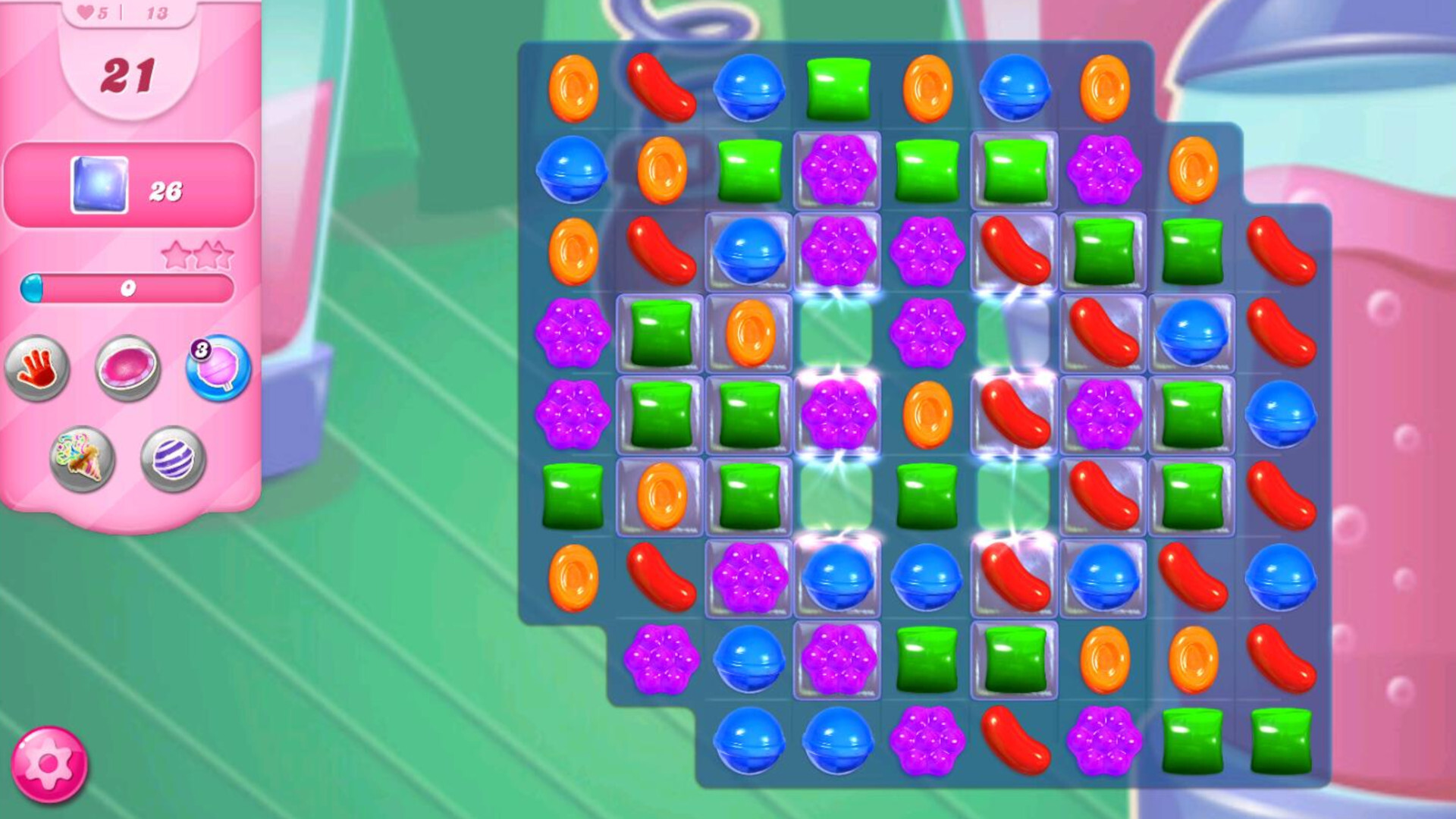The height and width of the screenshot is (819, 1456).
Task: Activate the red hand Free Switch booster
Action: [x=37, y=369]
